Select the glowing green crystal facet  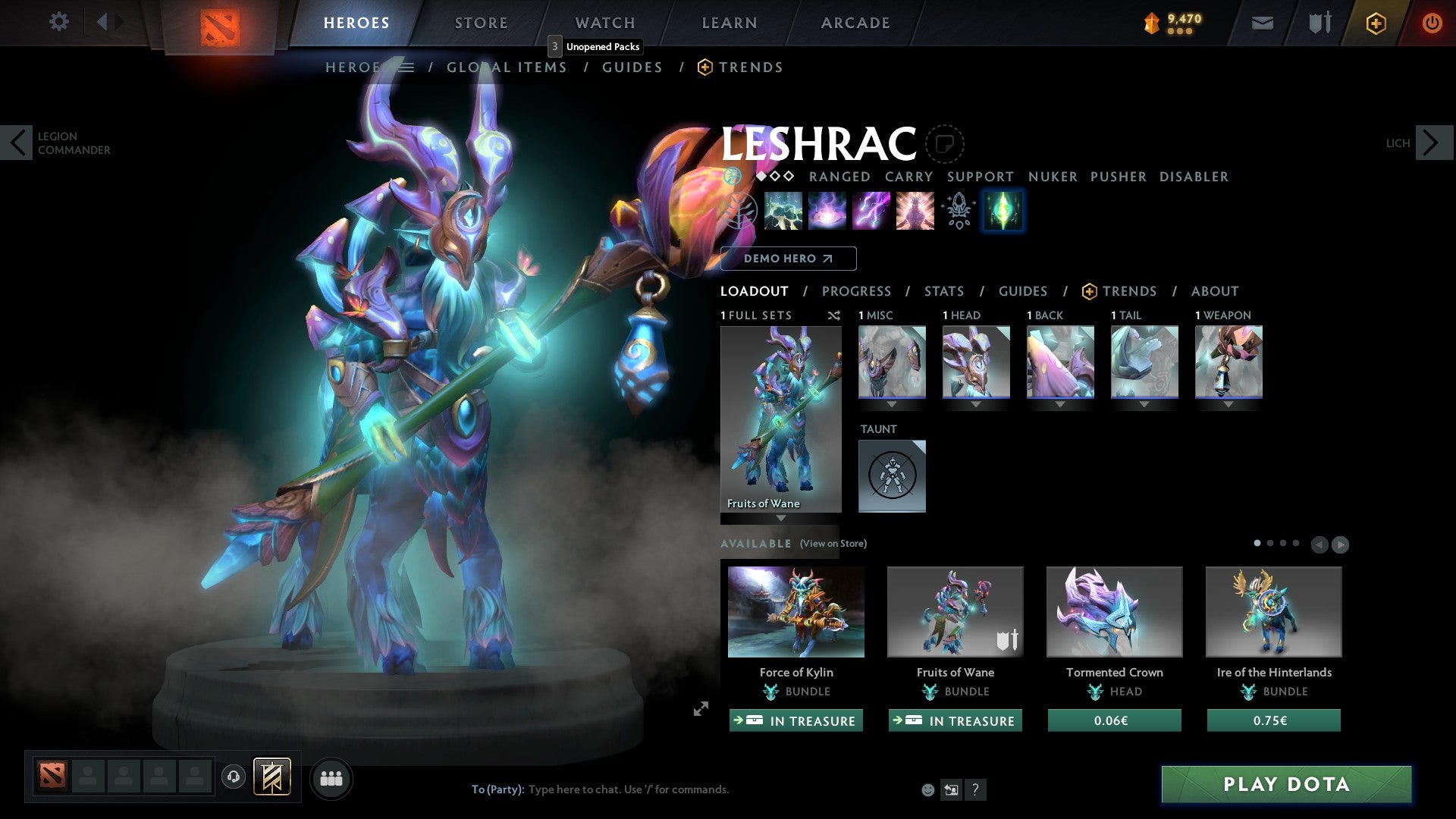point(1003,211)
